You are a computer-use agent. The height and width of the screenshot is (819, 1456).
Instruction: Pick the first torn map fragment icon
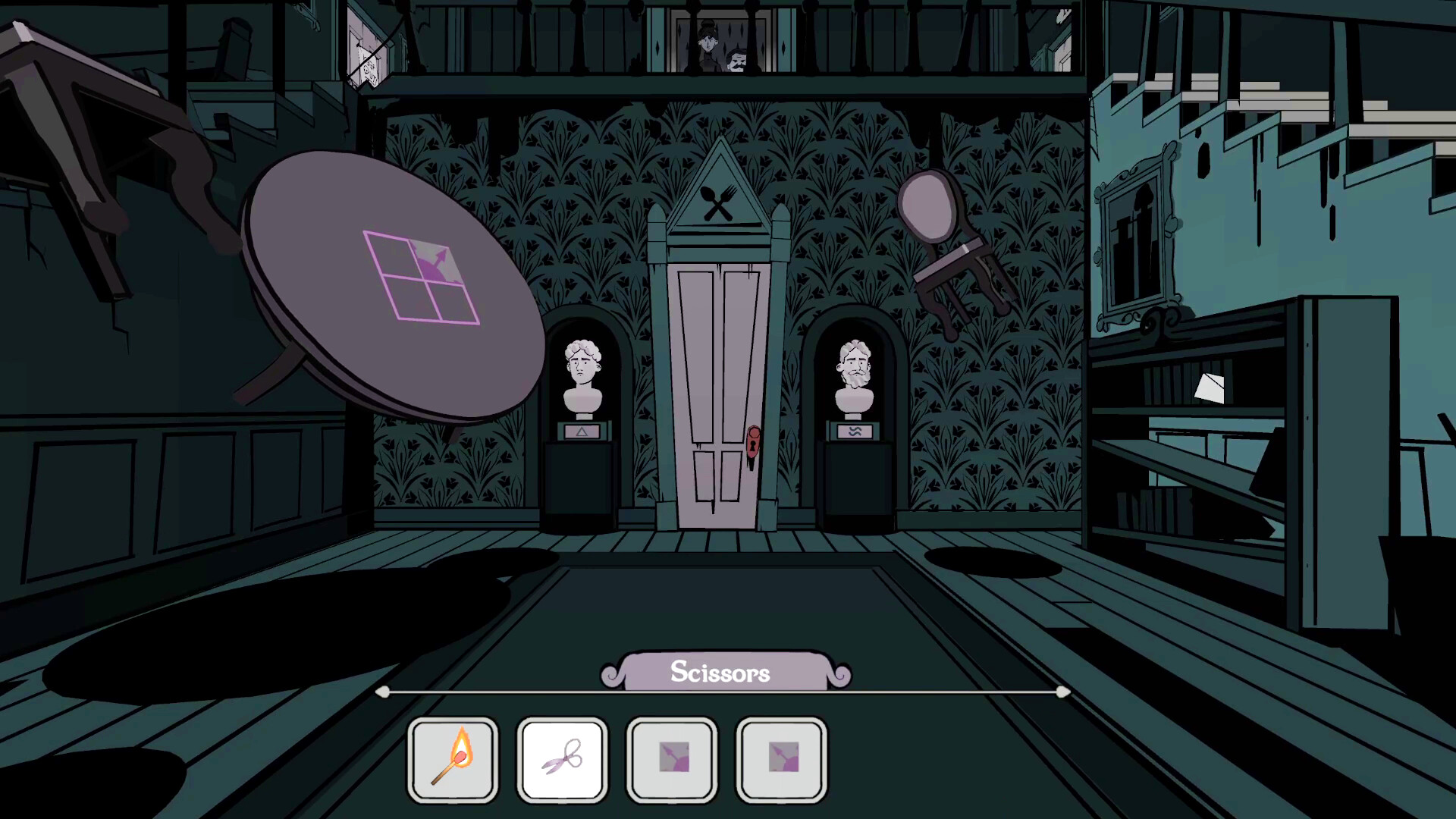[671, 758]
